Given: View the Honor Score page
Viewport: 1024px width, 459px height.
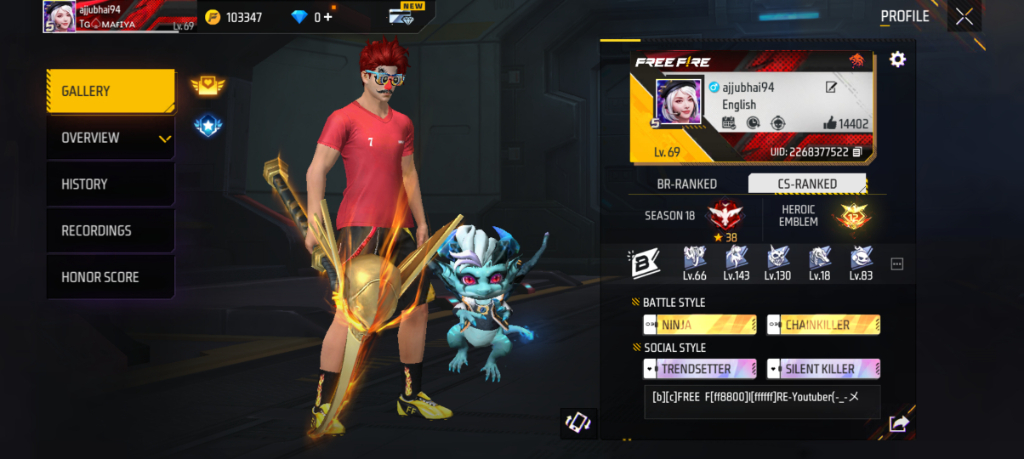Looking at the screenshot, I should (110, 277).
